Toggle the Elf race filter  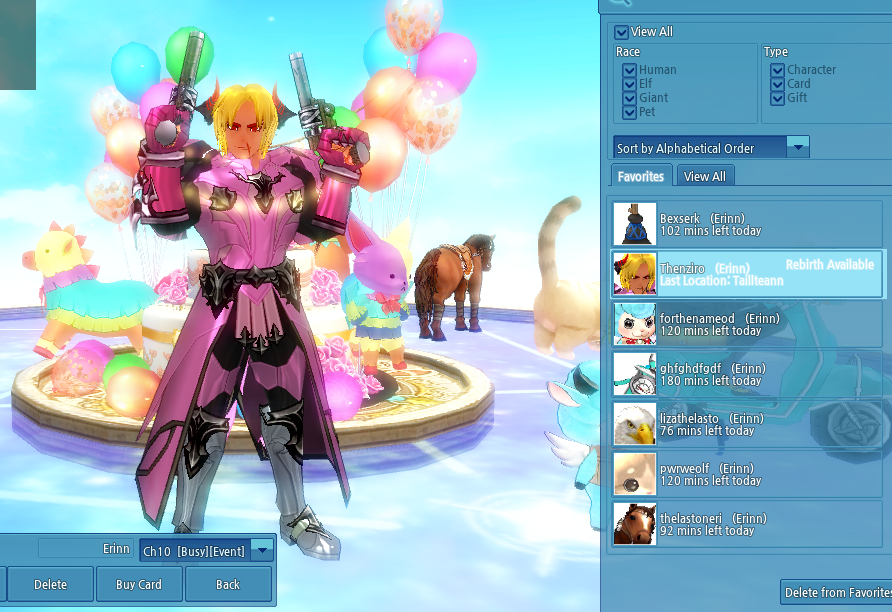(629, 84)
